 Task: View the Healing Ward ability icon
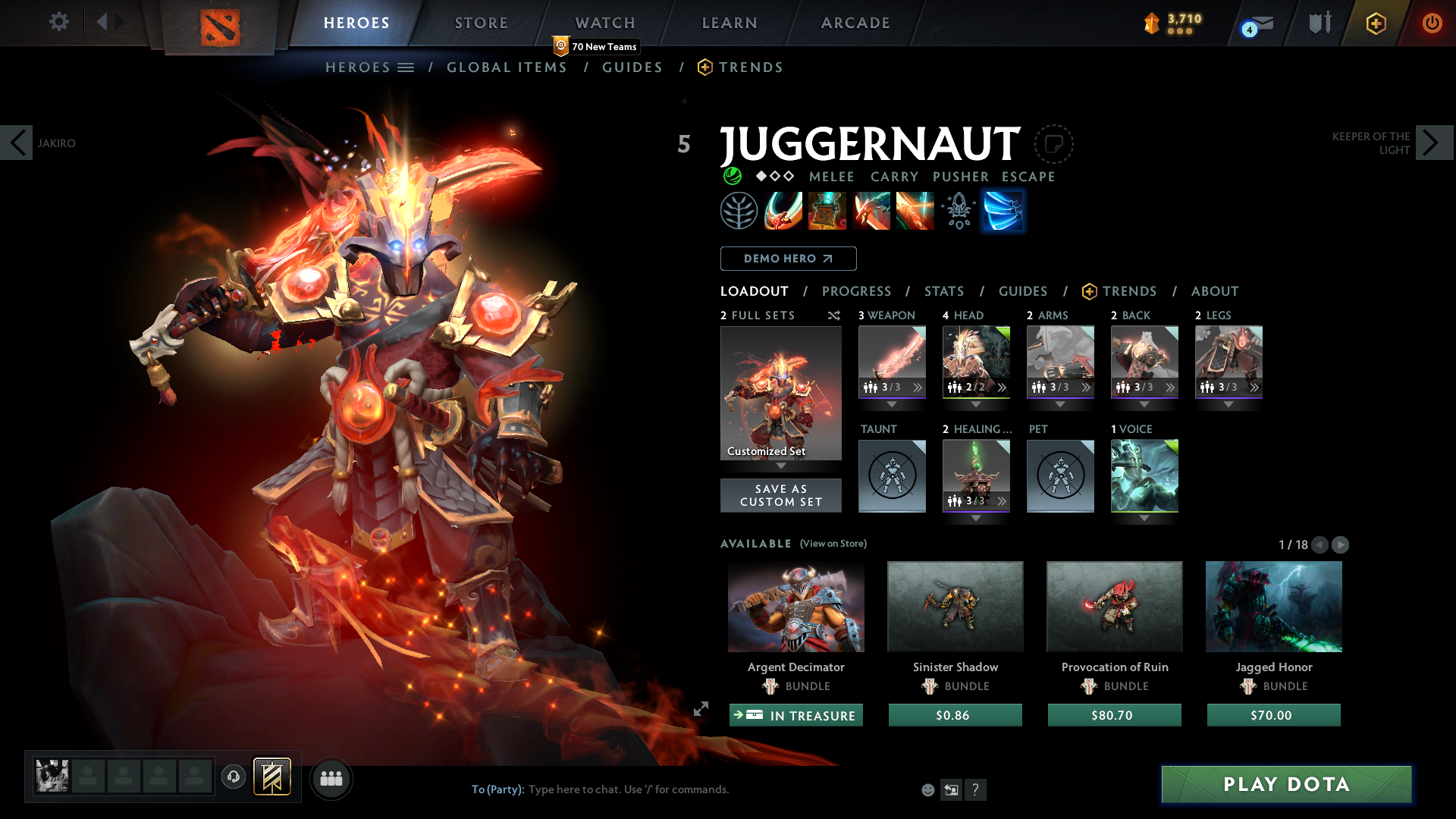point(827,211)
